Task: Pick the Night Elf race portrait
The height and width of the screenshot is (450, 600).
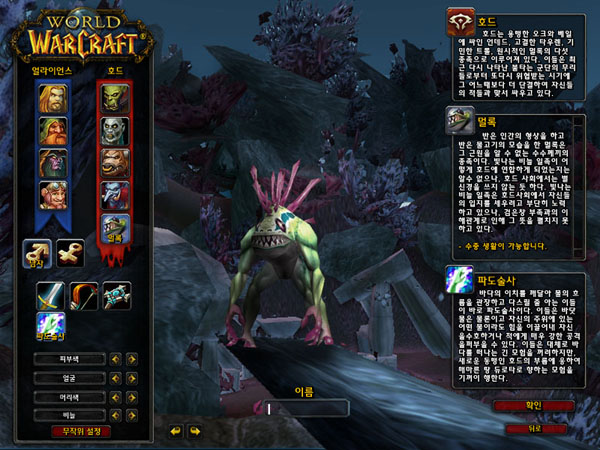Action: (52, 163)
